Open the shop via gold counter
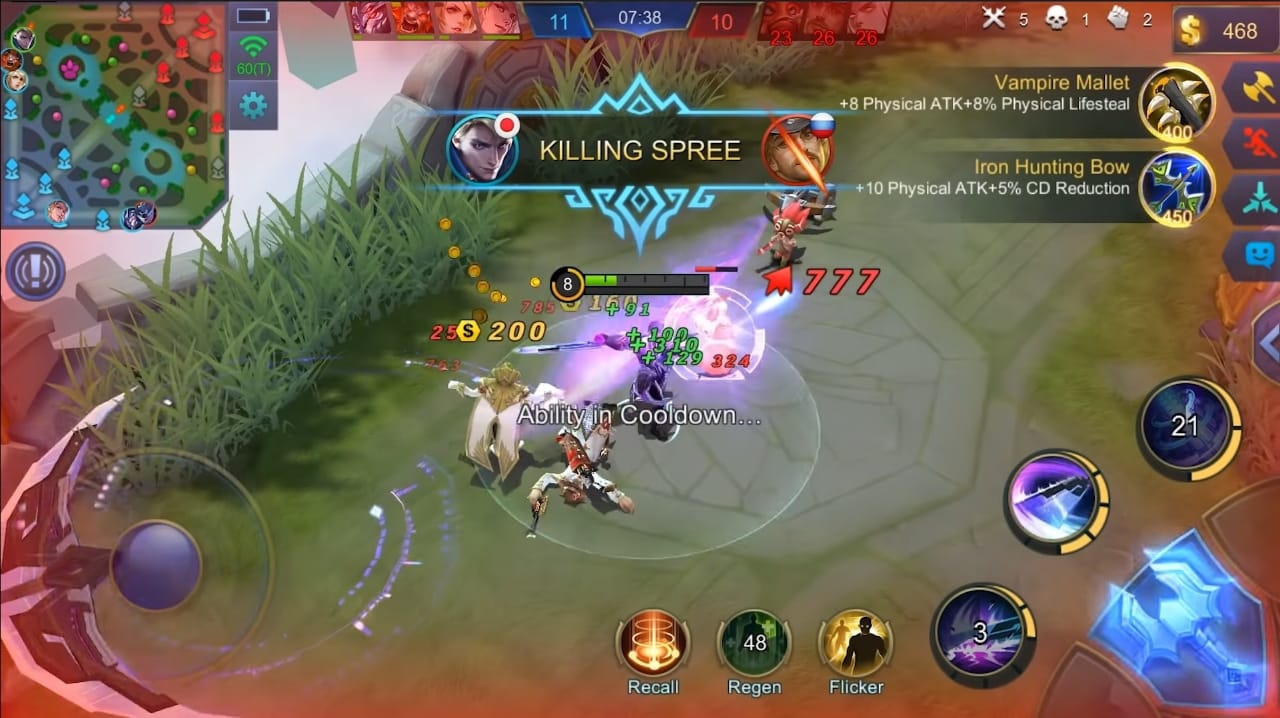The image size is (1280, 718). 1226,31
